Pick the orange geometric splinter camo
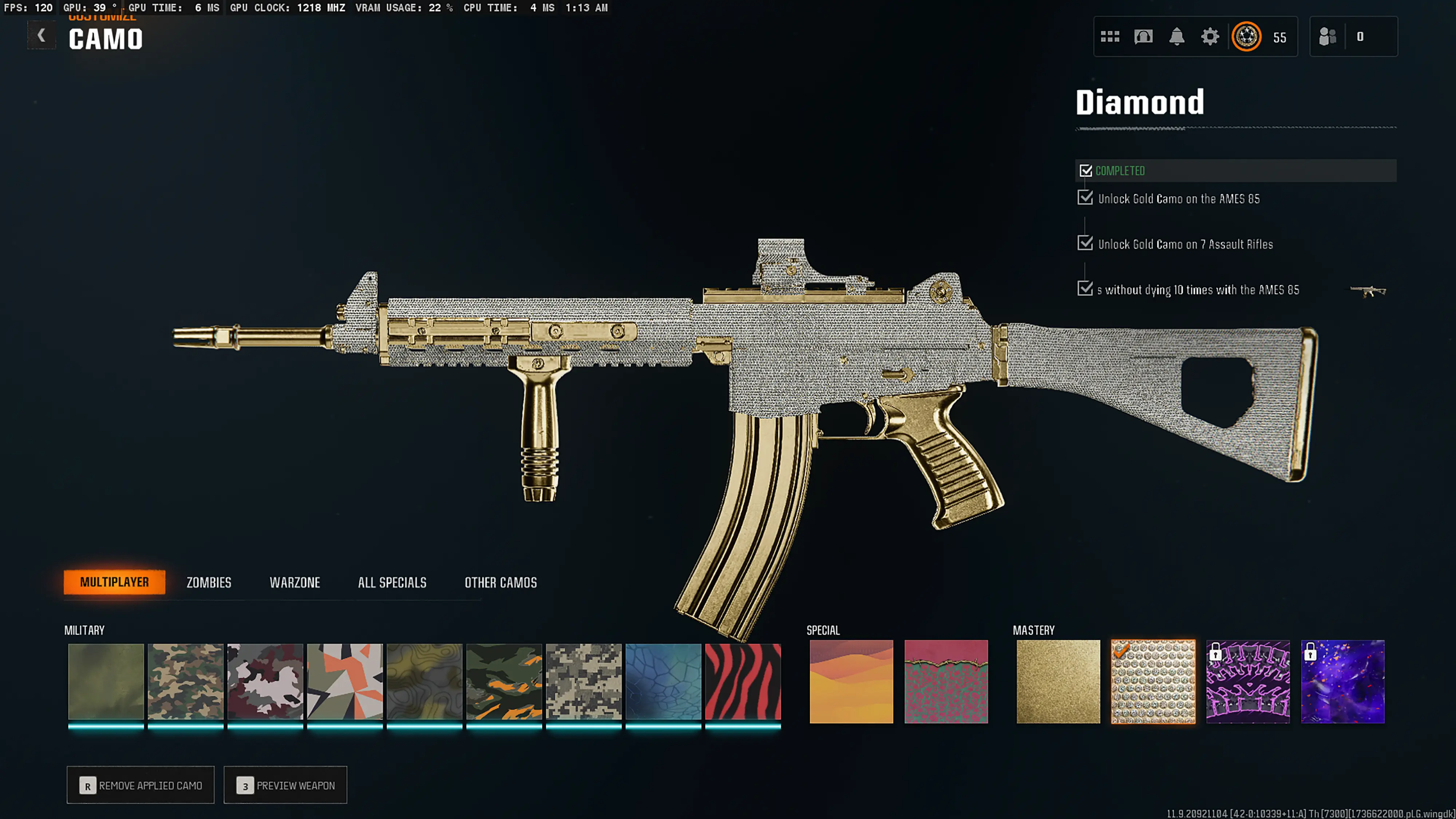The image size is (1456, 819). (x=345, y=681)
